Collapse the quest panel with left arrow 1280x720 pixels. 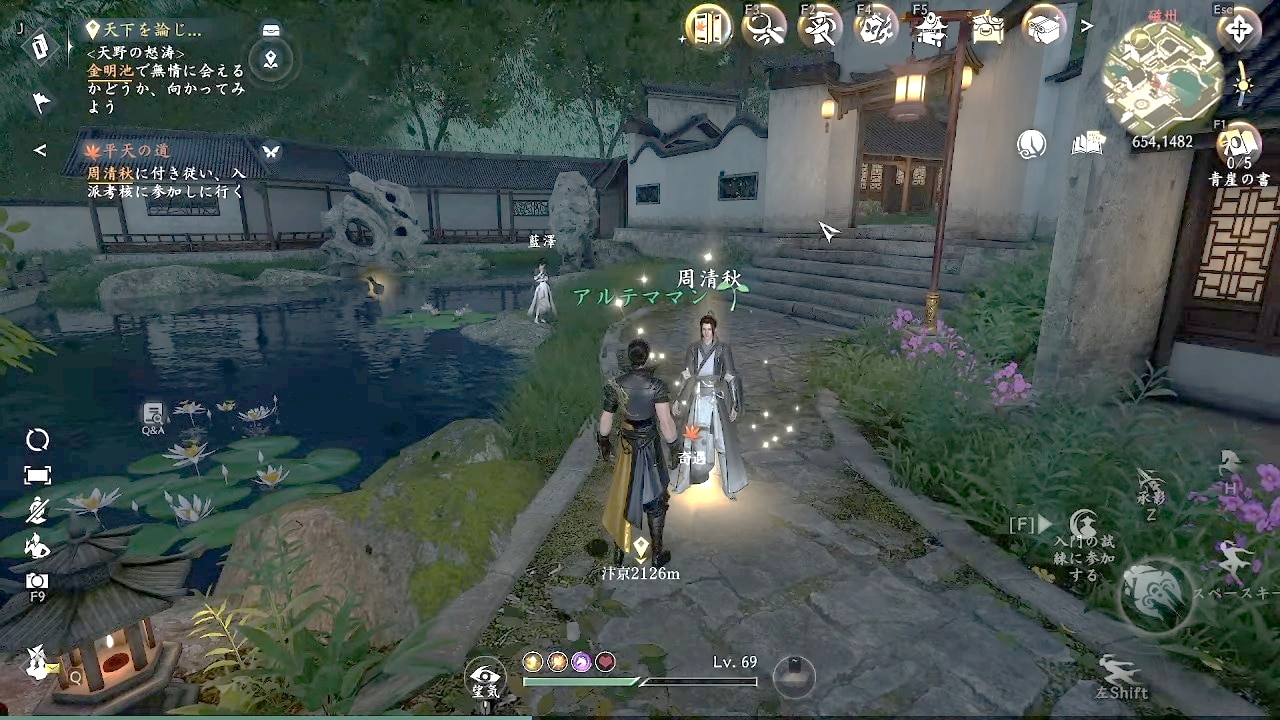pyautogui.click(x=40, y=150)
